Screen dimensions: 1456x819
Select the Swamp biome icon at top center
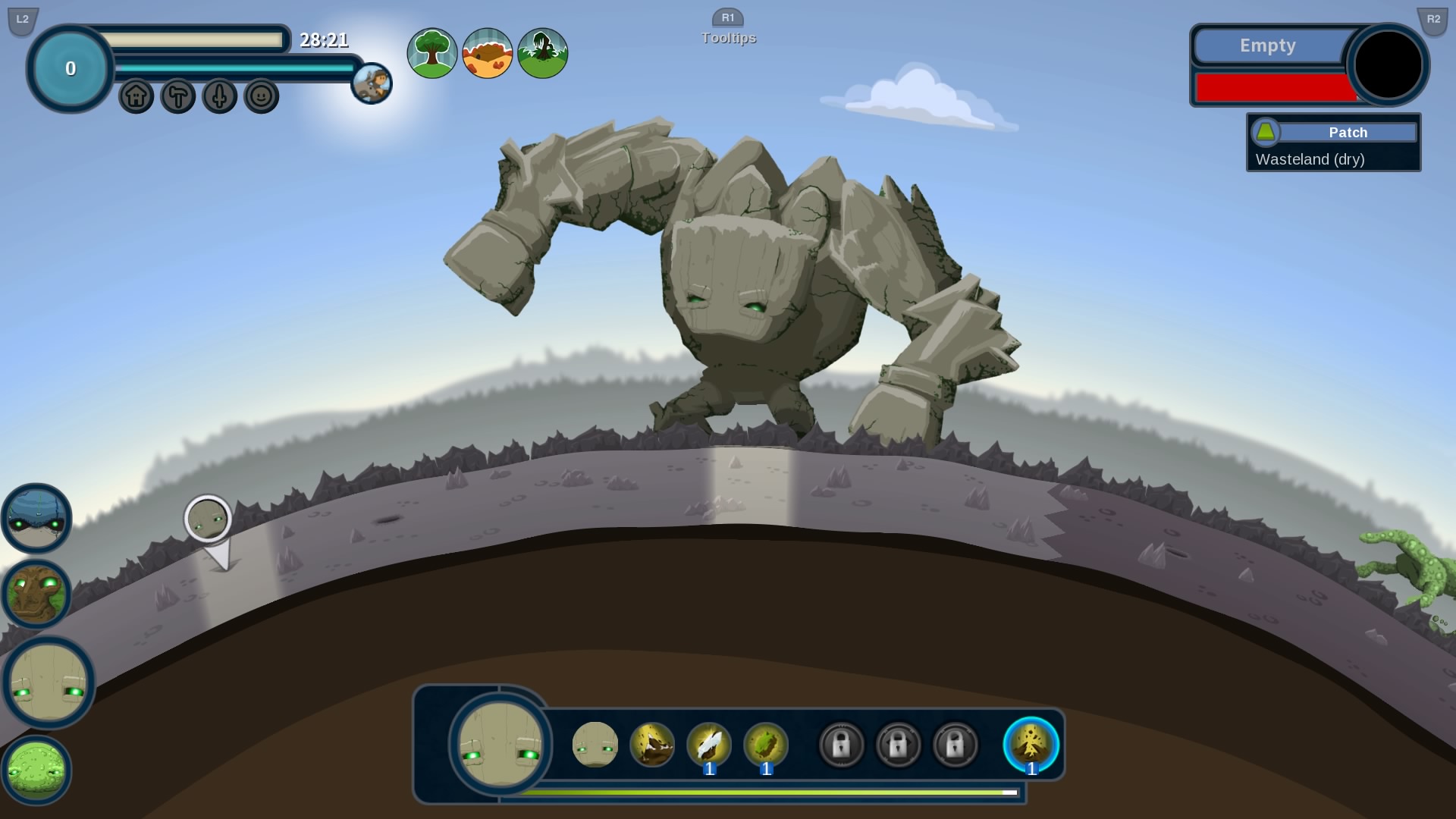(542, 53)
